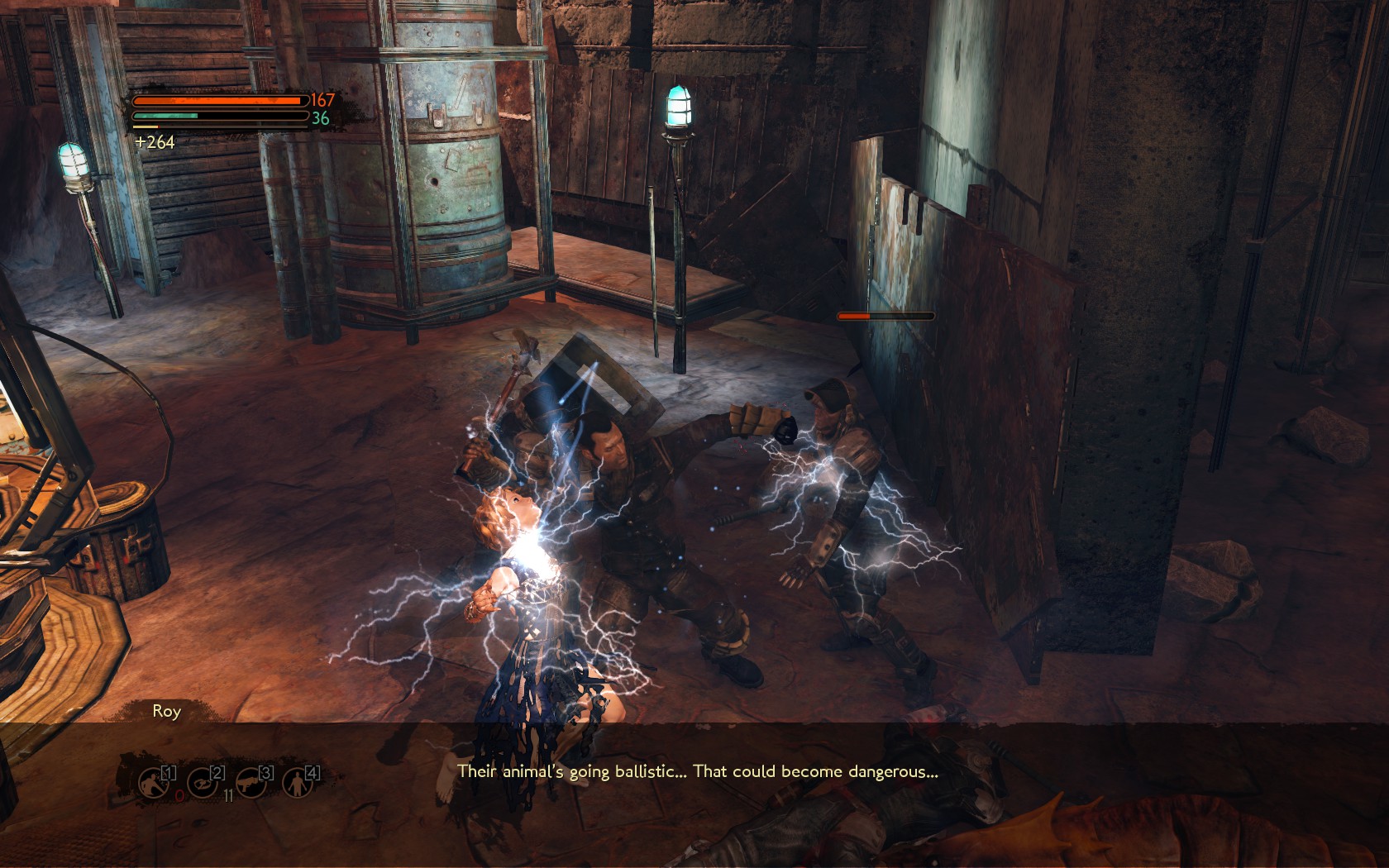
Task: Trigger the standing figure ability in slot 4
Action: [297, 782]
